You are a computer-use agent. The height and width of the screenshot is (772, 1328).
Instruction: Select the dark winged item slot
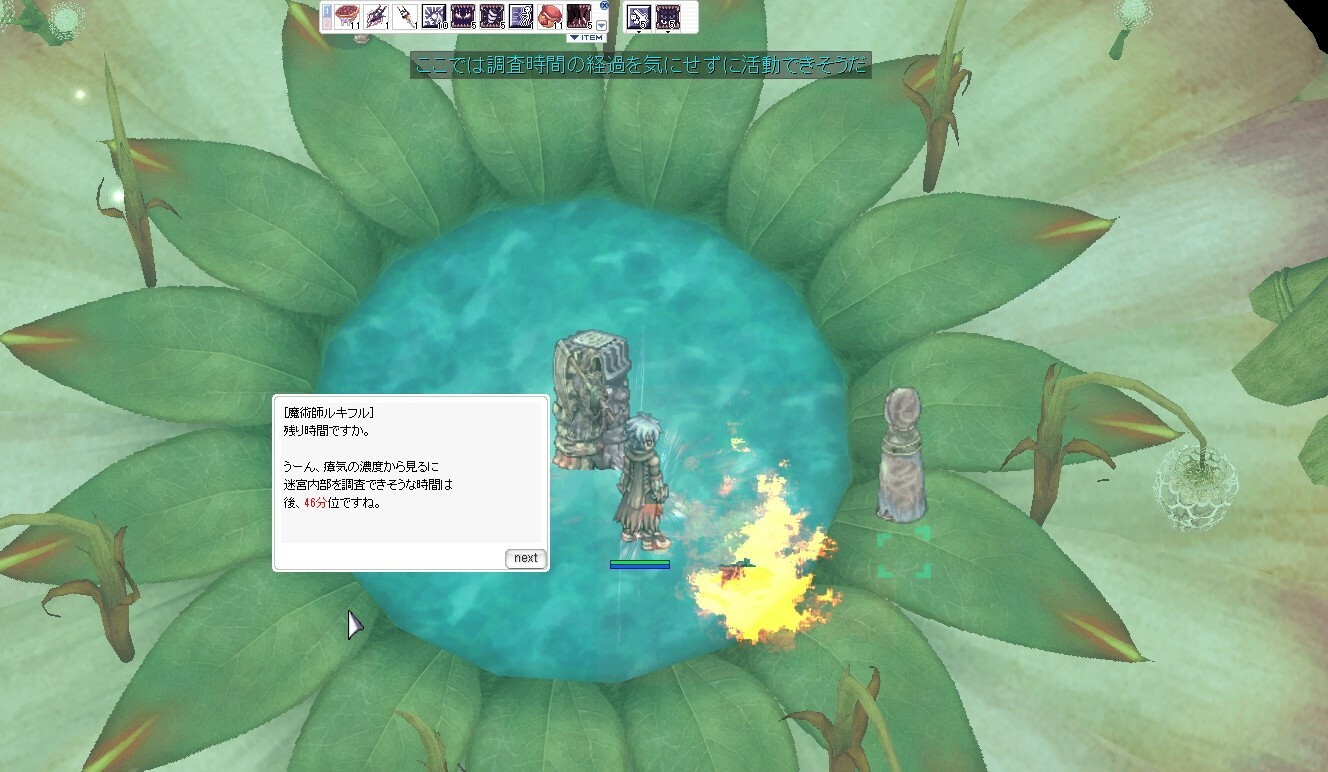click(x=377, y=16)
